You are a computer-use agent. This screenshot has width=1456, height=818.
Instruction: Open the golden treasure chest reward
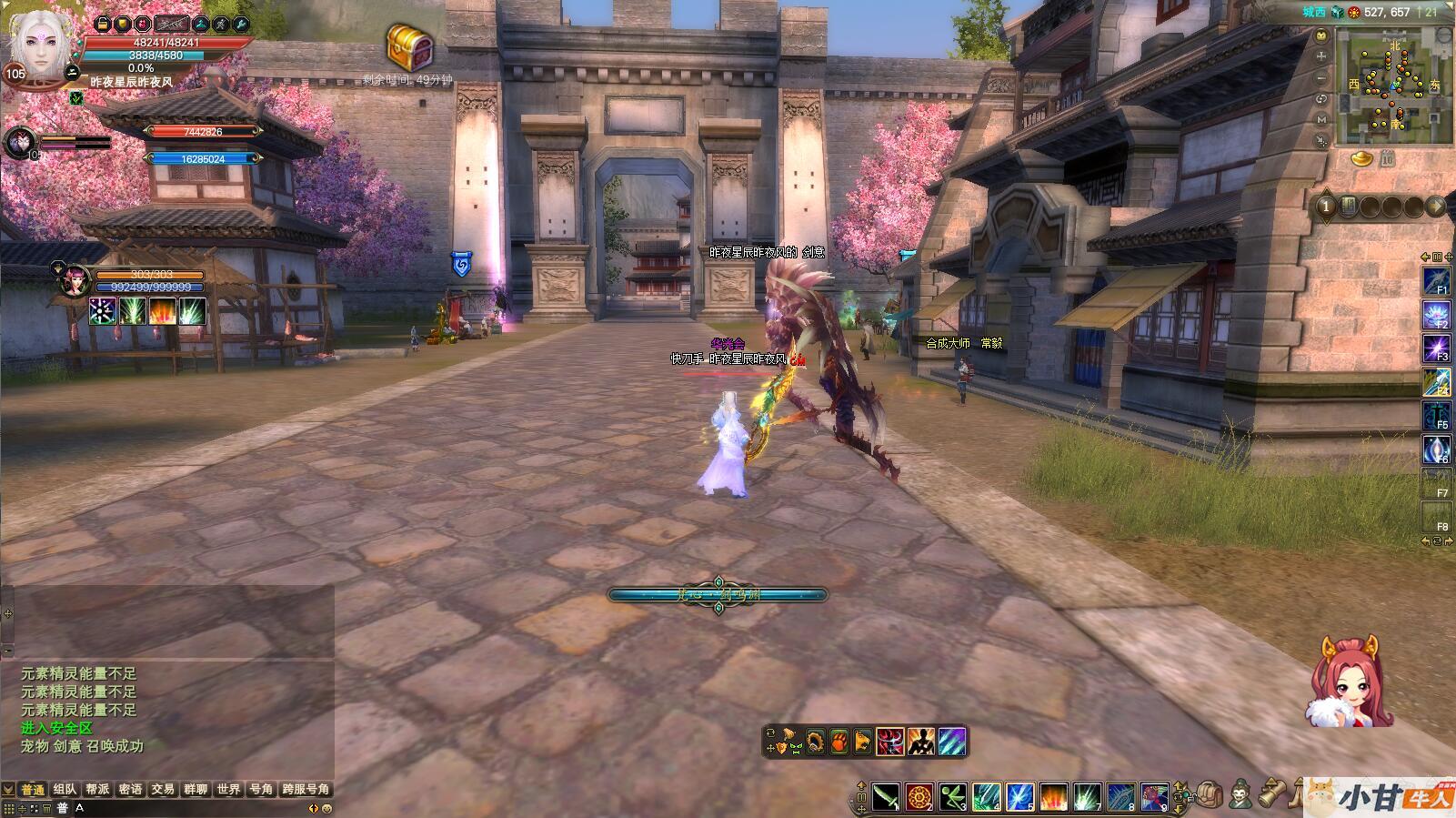click(409, 45)
